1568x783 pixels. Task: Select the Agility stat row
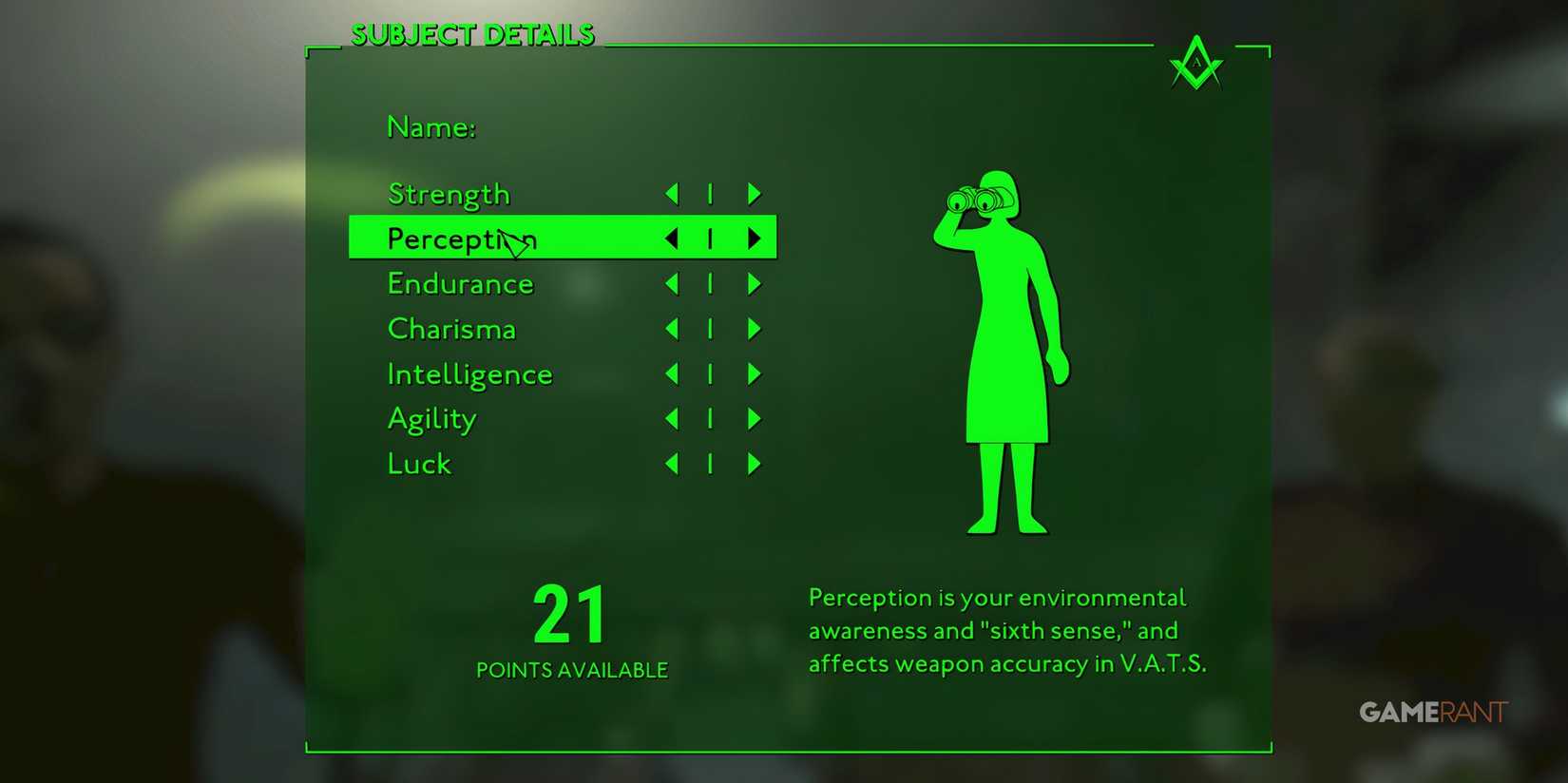pos(431,418)
